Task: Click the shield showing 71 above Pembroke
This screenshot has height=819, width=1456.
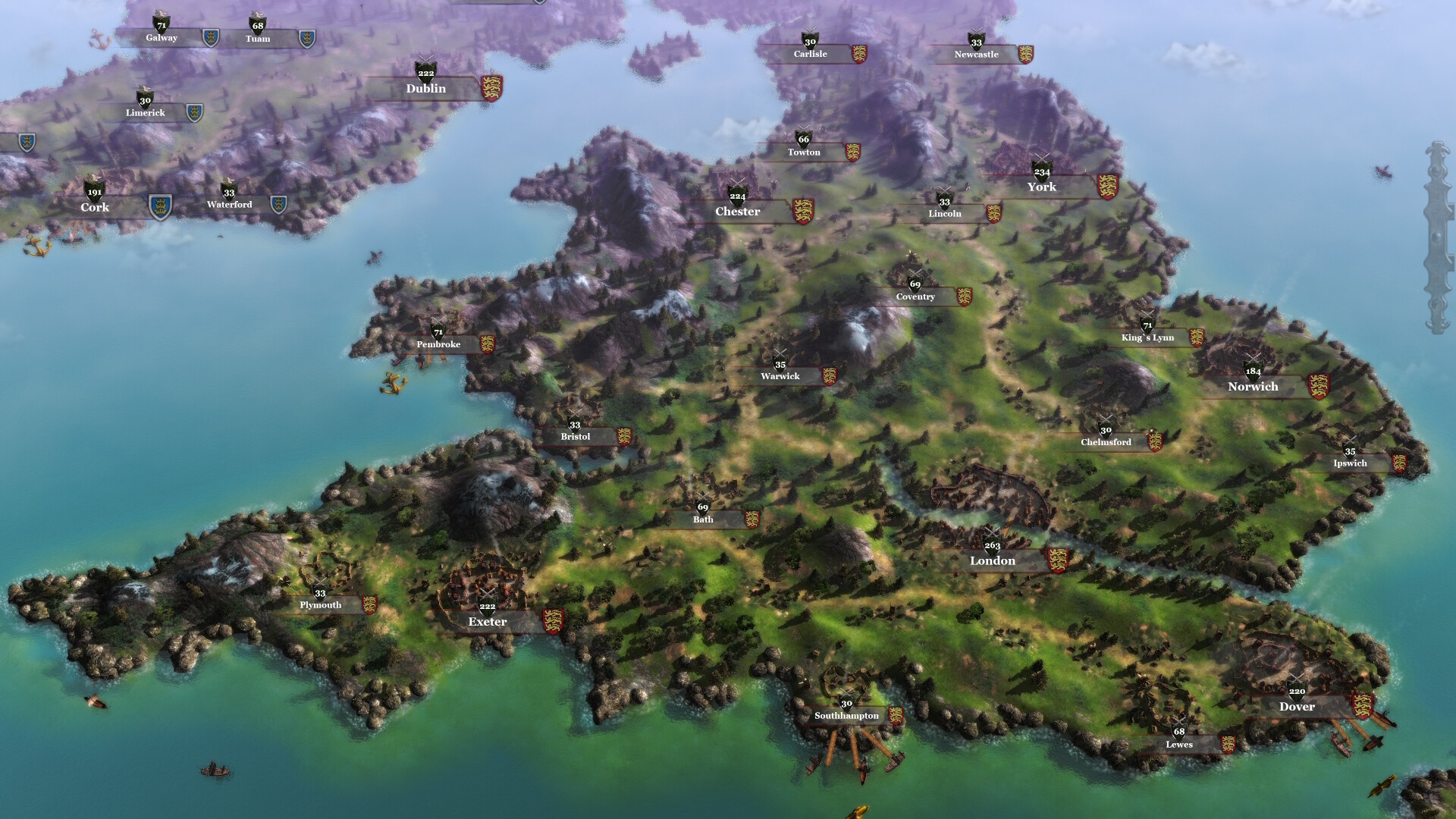Action: (x=438, y=332)
